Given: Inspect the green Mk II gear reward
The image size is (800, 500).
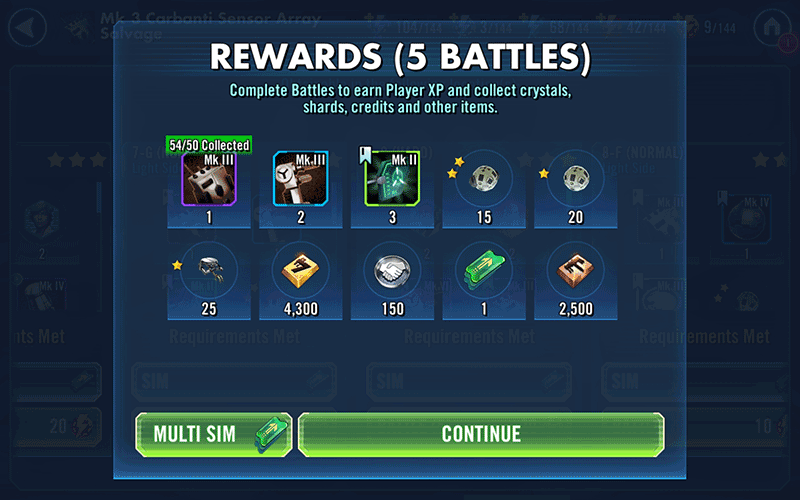Looking at the screenshot, I should (392, 179).
